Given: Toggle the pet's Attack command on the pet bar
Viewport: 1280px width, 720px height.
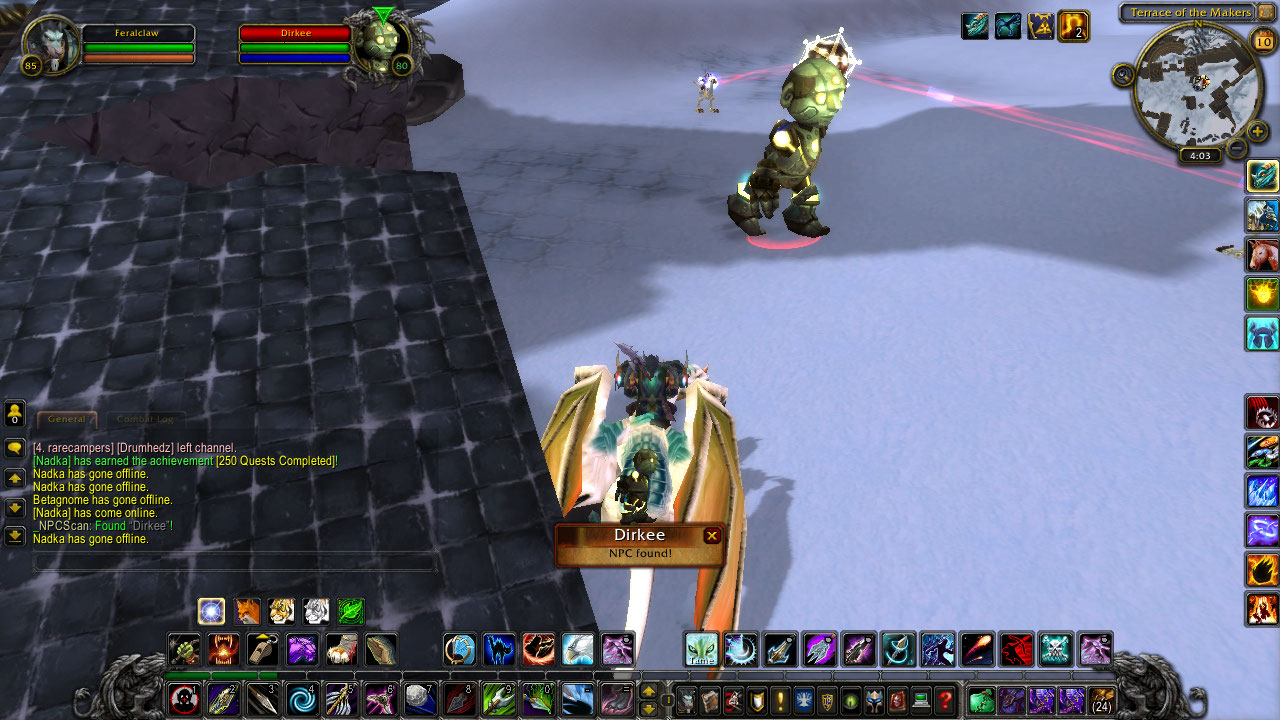Looking at the screenshot, I should point(183,650).
